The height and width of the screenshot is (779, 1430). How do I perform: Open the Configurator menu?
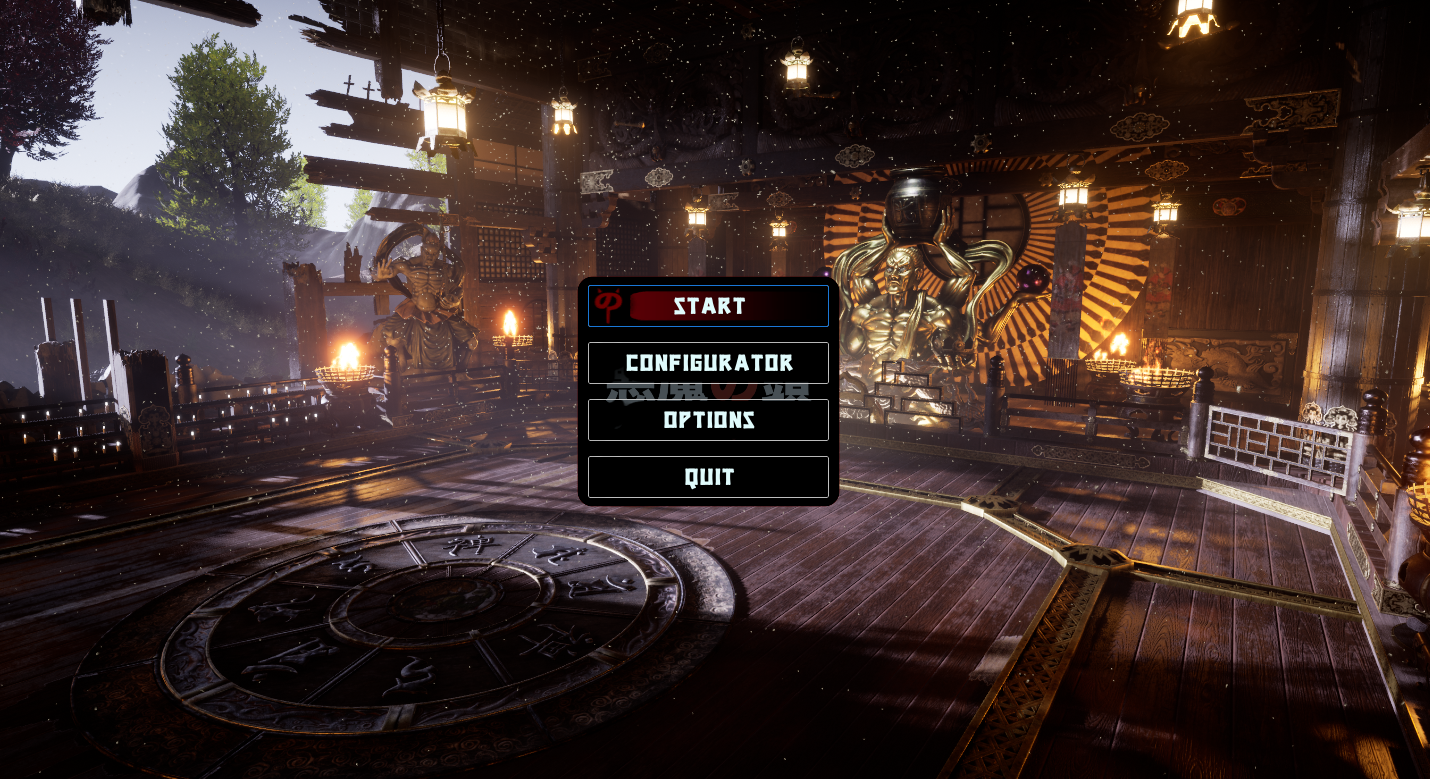708,363
